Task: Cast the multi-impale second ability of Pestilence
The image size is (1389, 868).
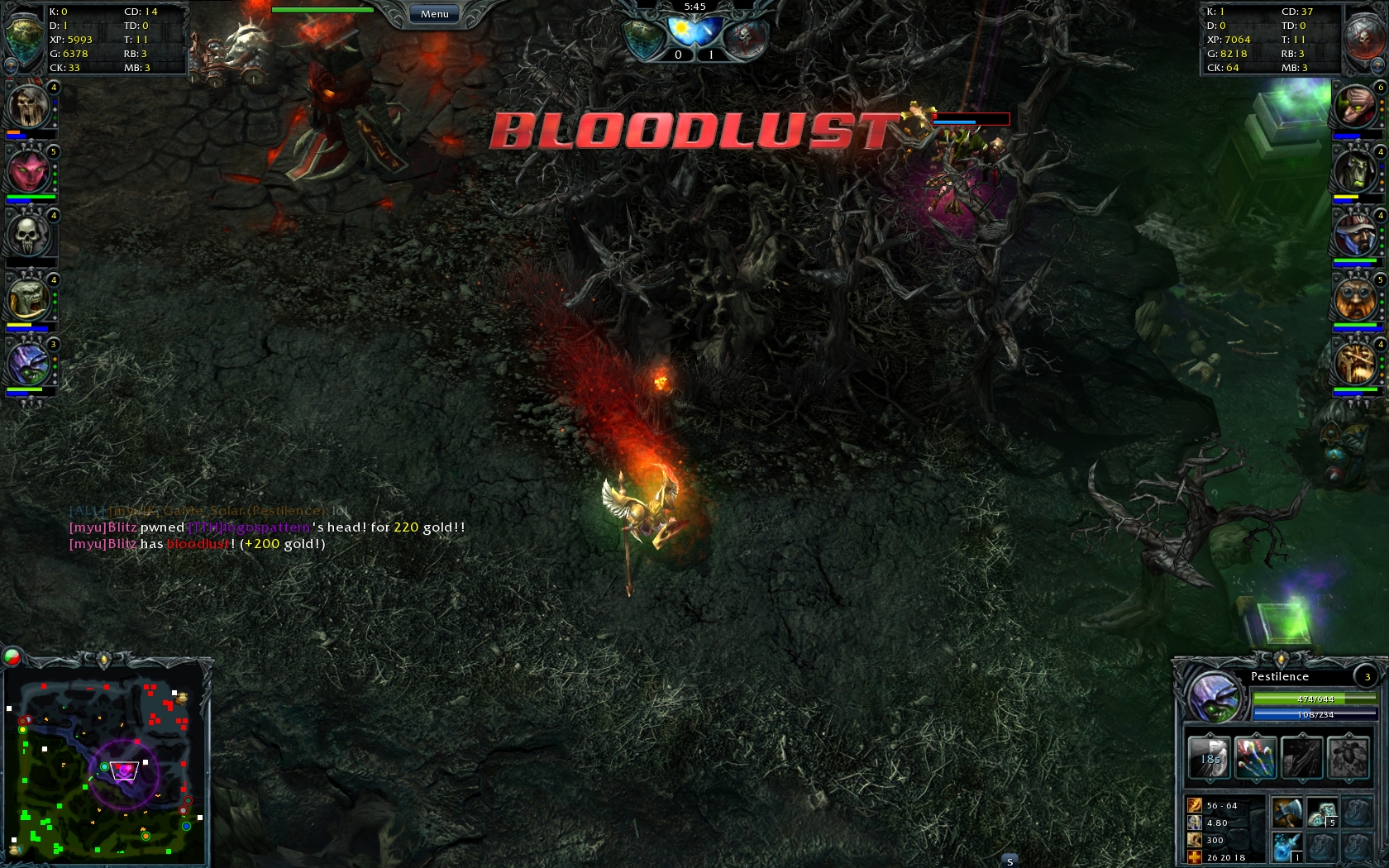Action: click(x=1256, y=757)
